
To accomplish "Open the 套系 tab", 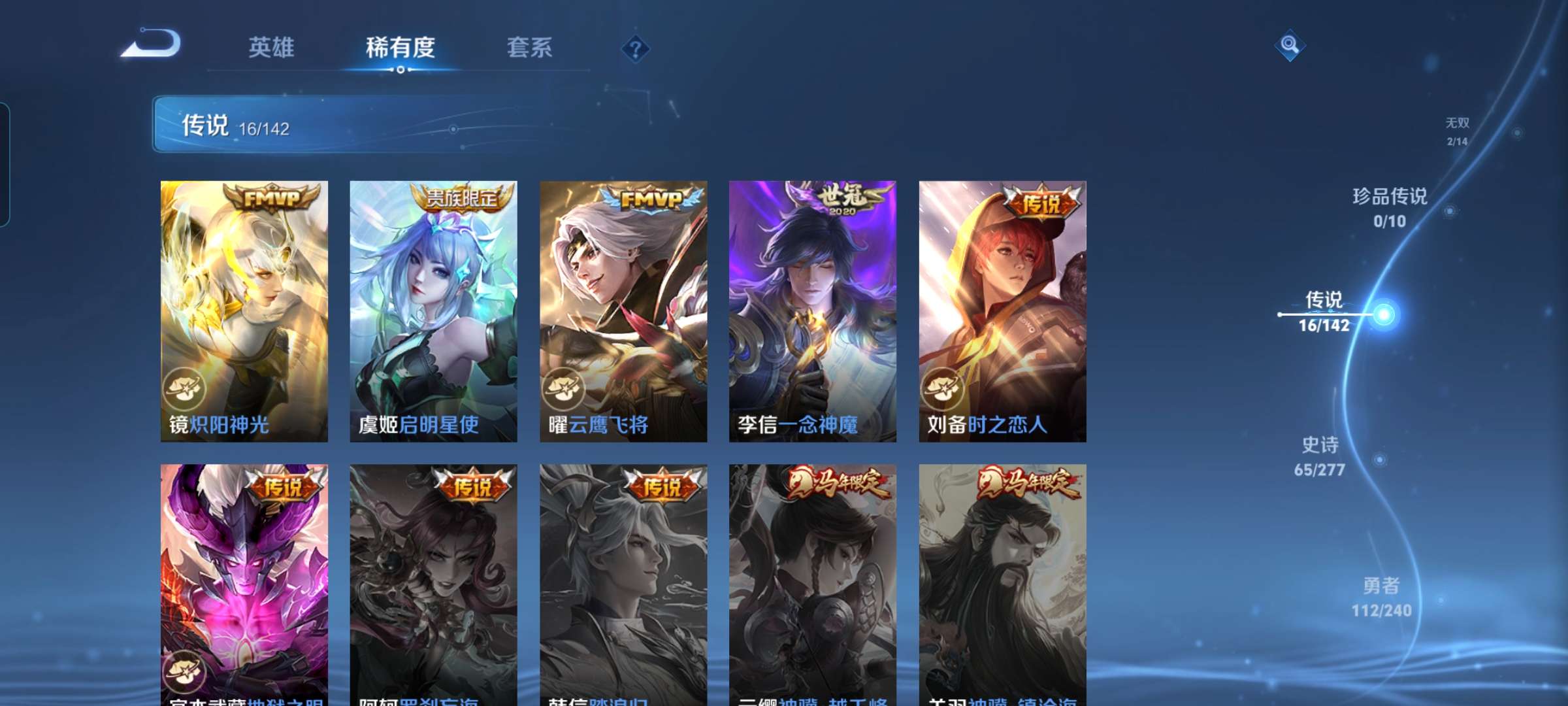I will [x=531, y=48].
